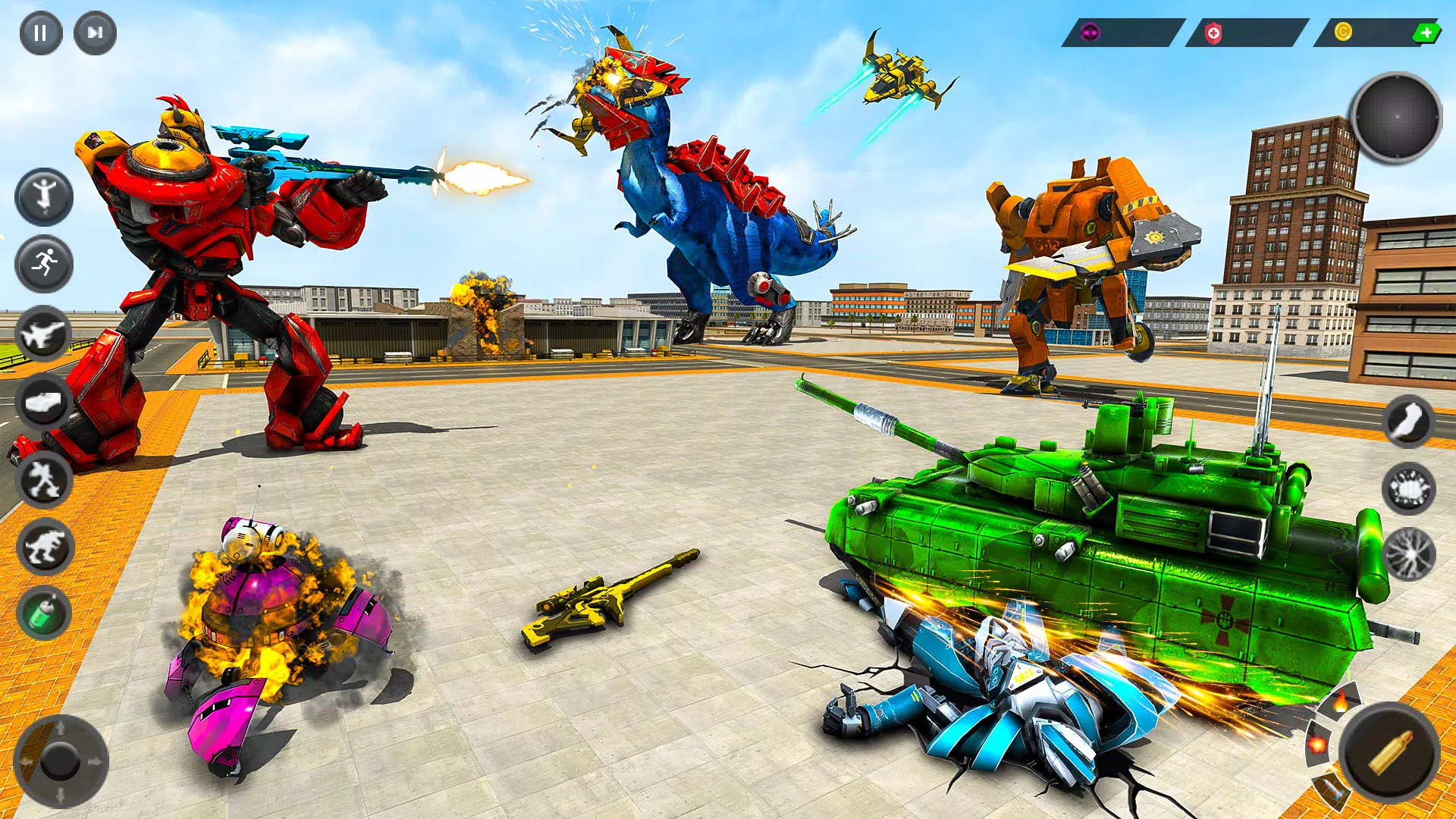
Task: Fire the weapon with the bullet button
Action: pyautogui.click(x=1389, y=752)
